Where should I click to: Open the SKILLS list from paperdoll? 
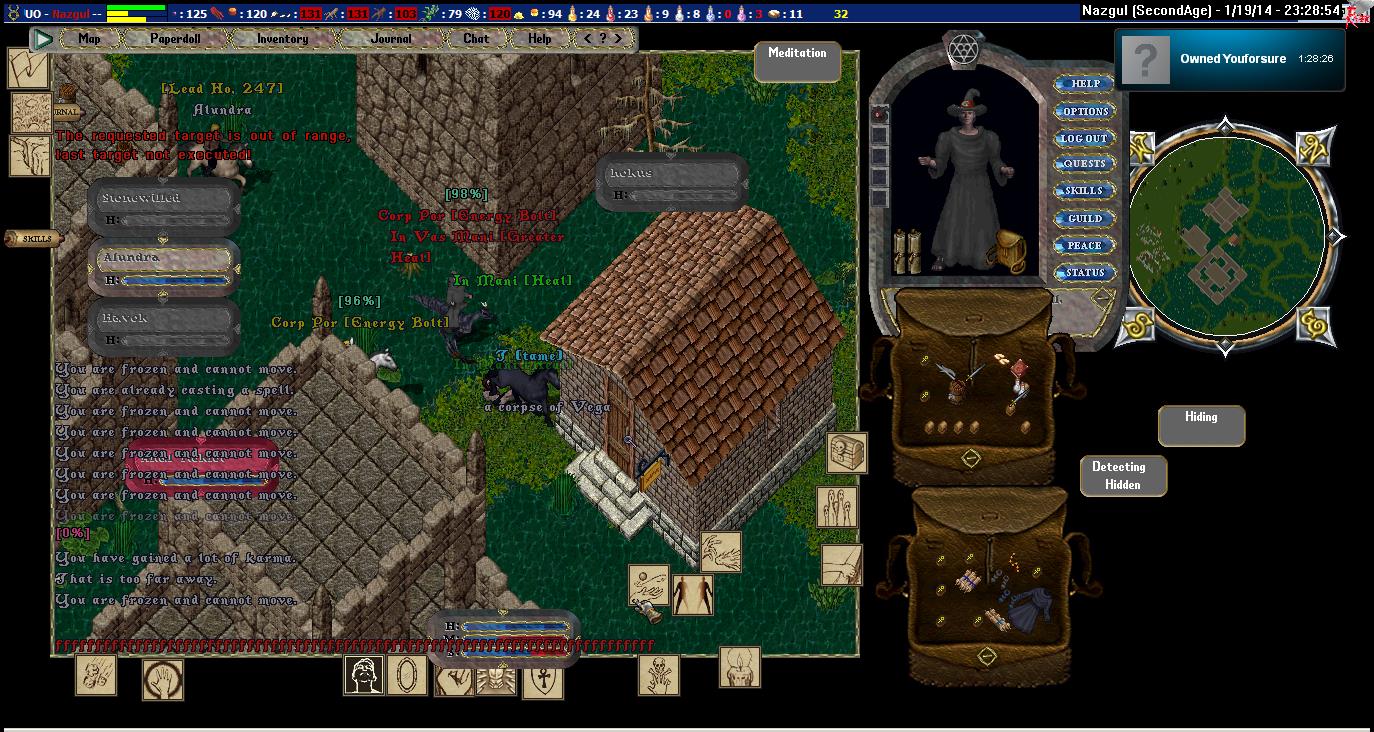pos(1084,191)
